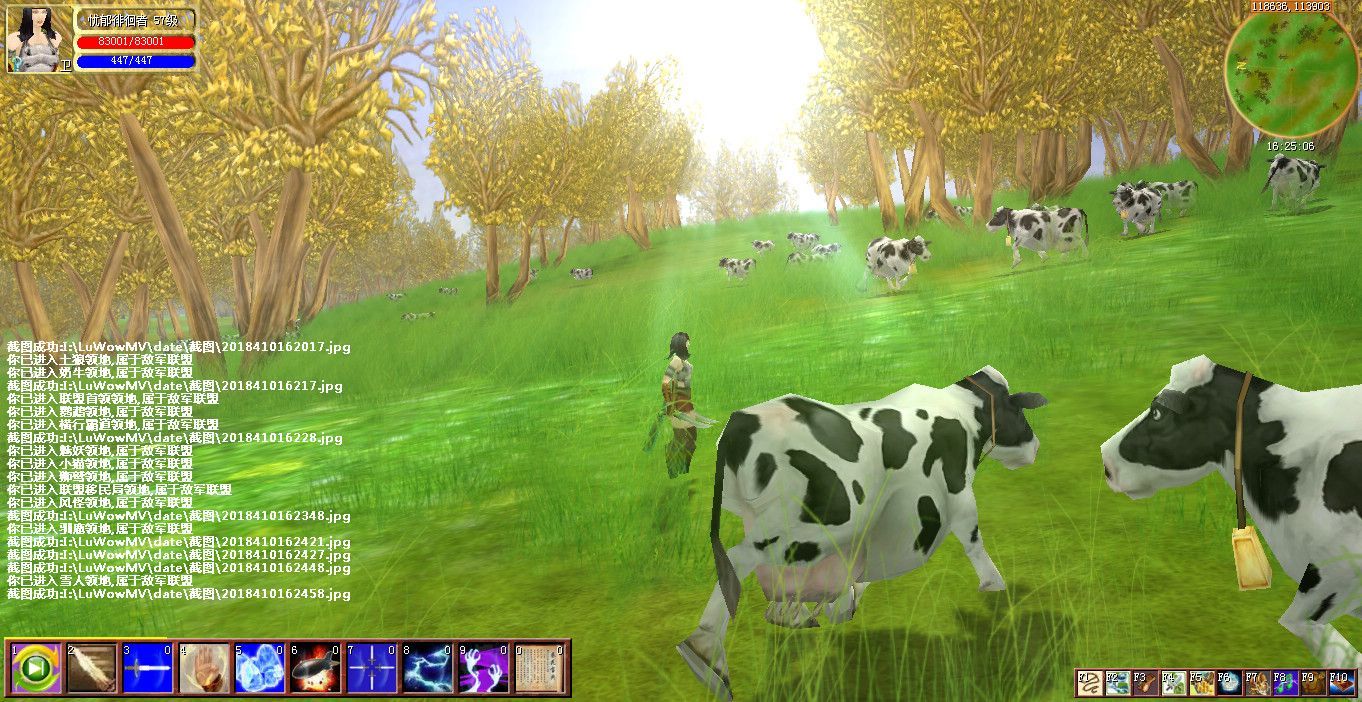1362x702 pixels.
Task: Select the paper scroll in slot 0
Action: (540, 668)
